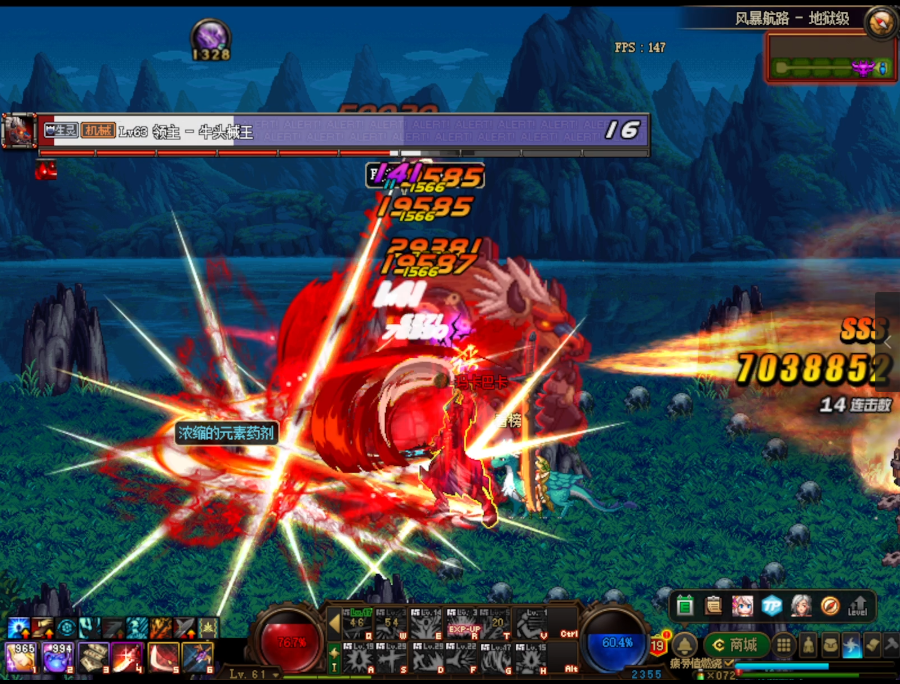
Task: Open the quest scroll icon
Action: coord(713,606)
